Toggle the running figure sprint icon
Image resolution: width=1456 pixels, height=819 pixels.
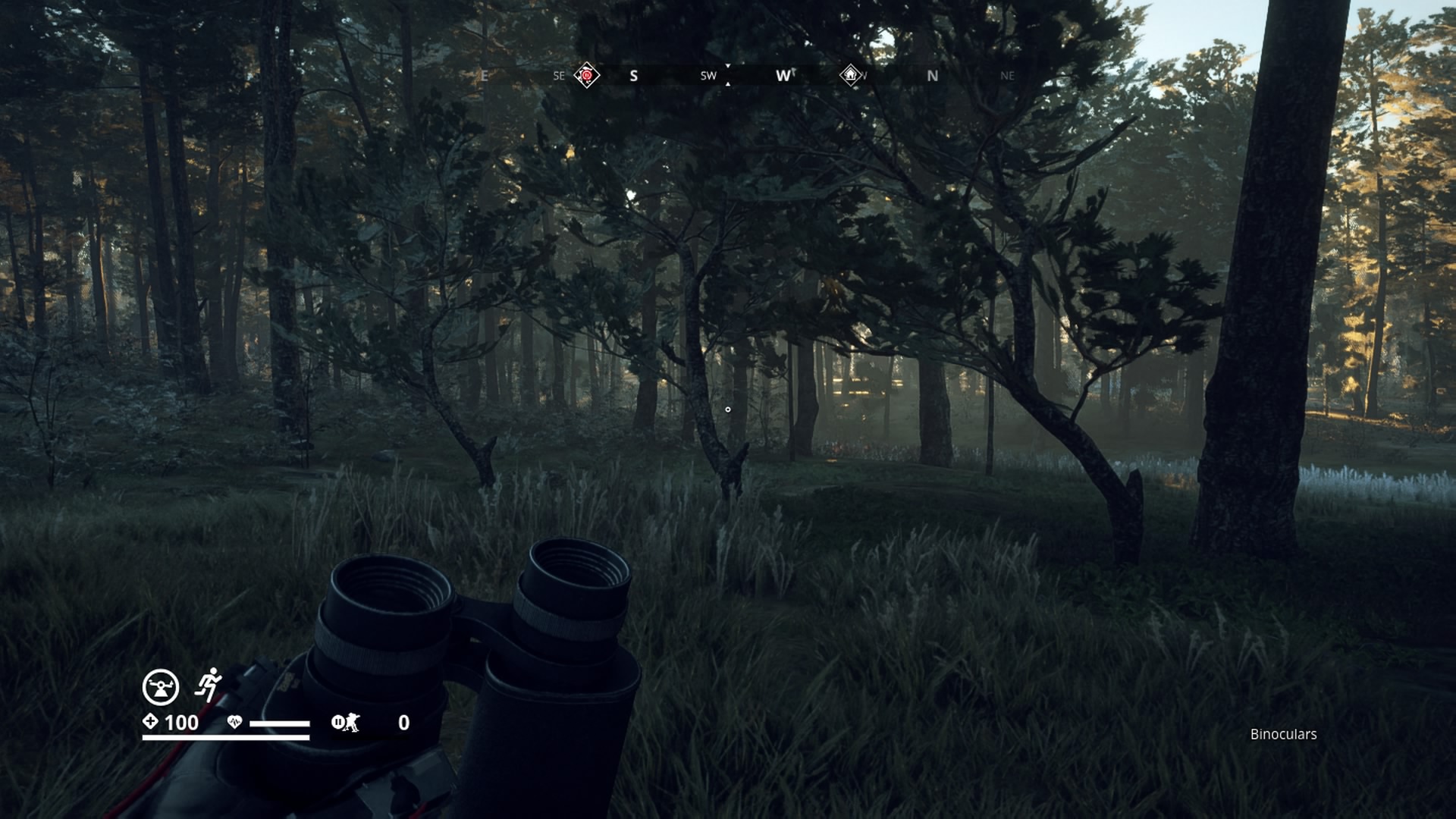coord(208,685)
